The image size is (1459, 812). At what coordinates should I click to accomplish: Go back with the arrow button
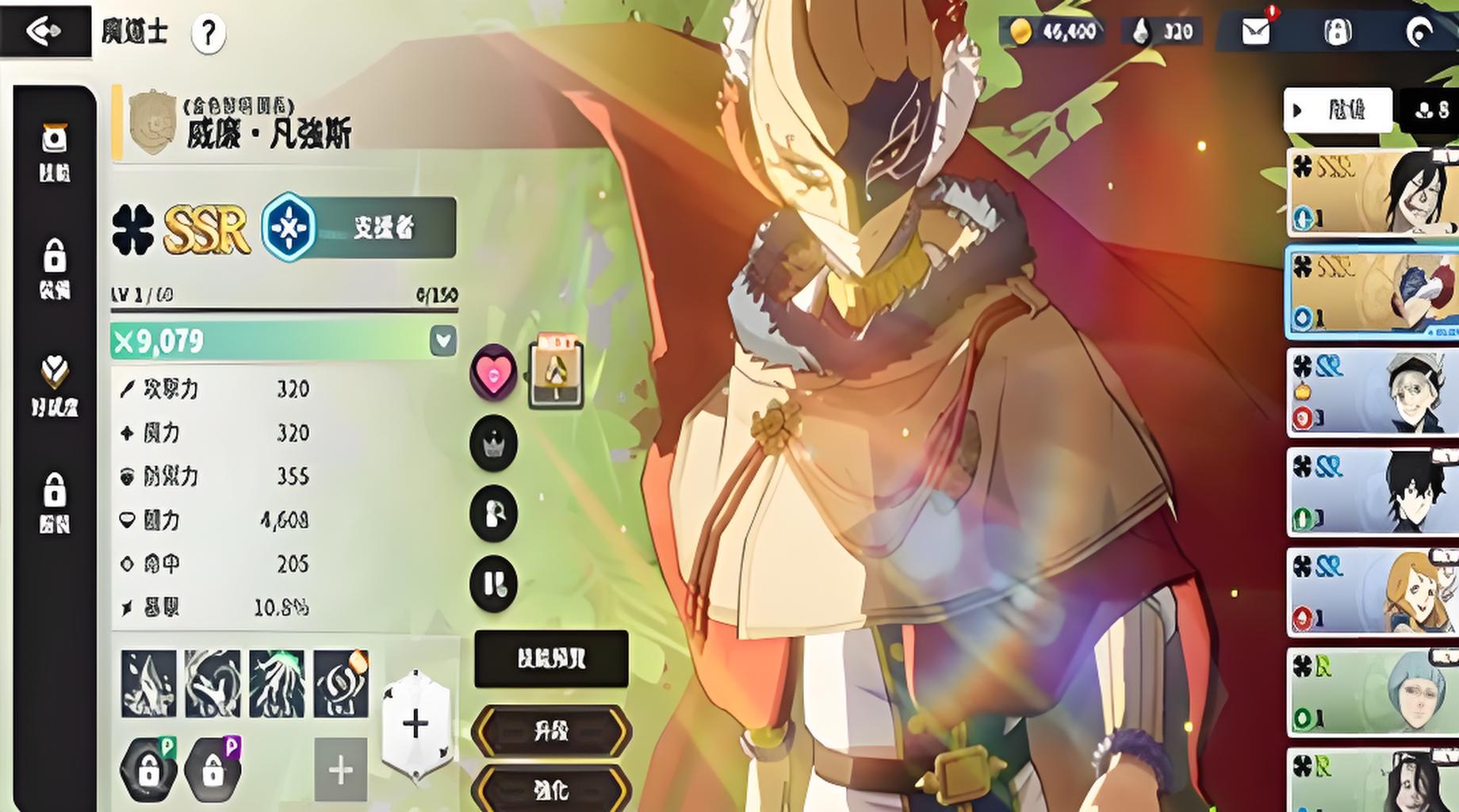click(x=44, y=30)
